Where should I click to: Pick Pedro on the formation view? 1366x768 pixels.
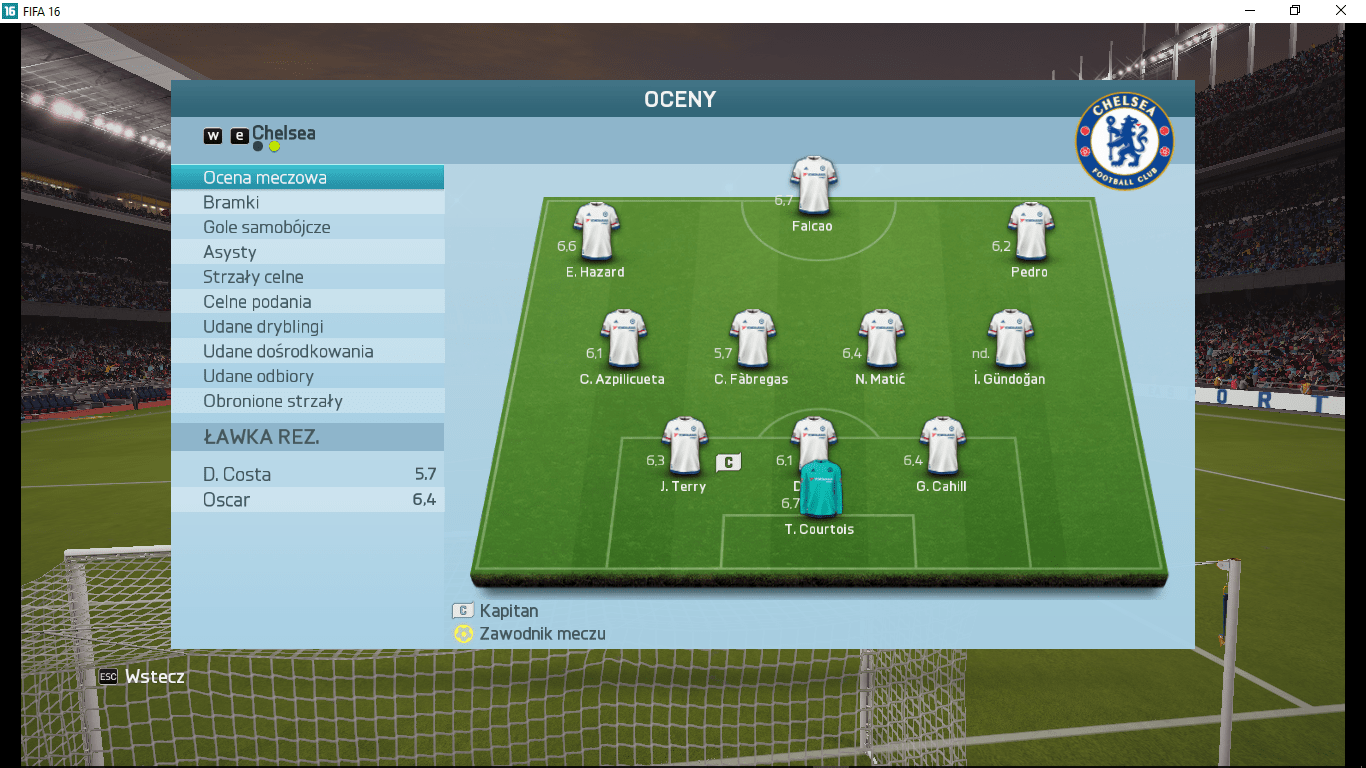pos(1031,231)
